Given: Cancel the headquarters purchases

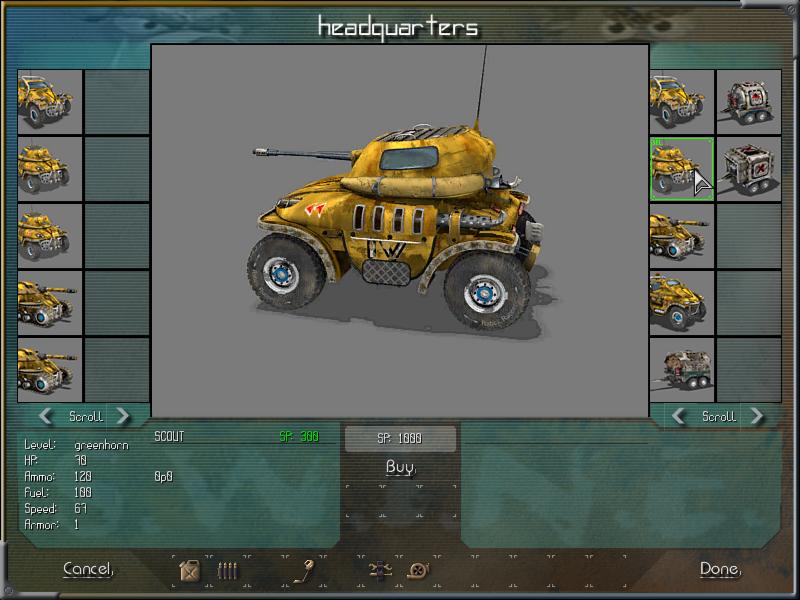Looking at the screenshot, I should click(x=88, y=569).
